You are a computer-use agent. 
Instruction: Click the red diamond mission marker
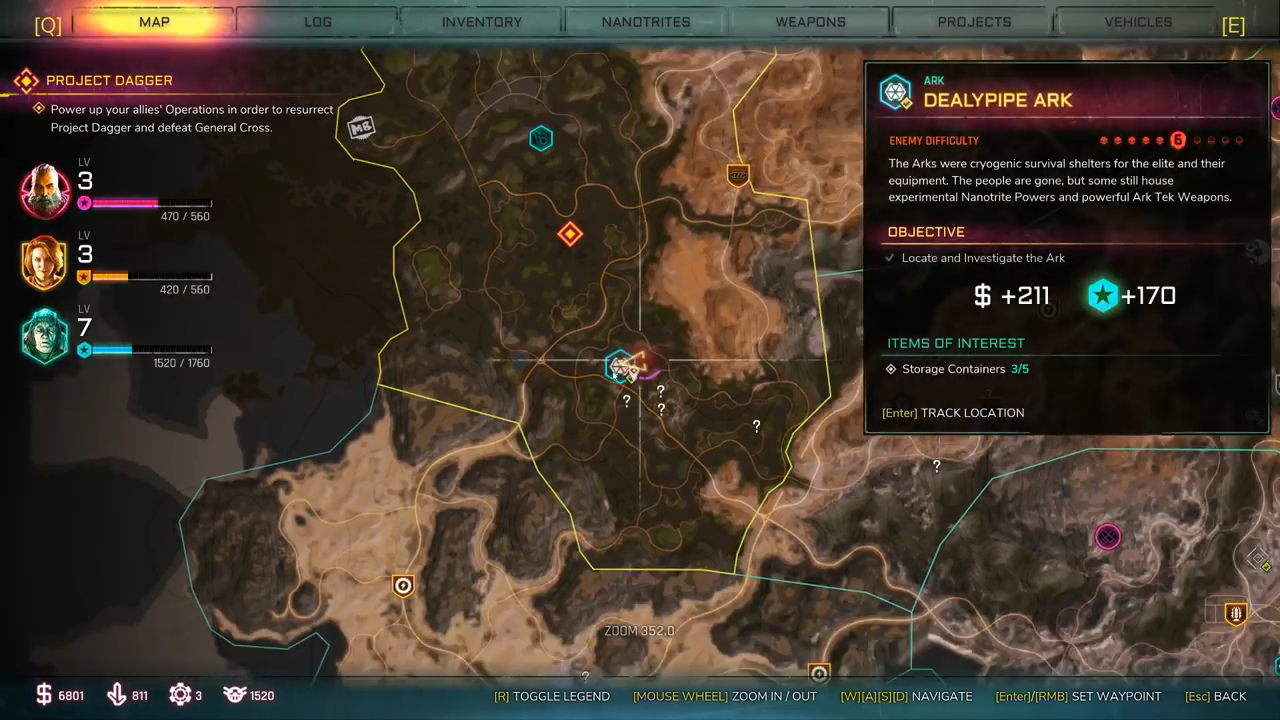[570, 234]
